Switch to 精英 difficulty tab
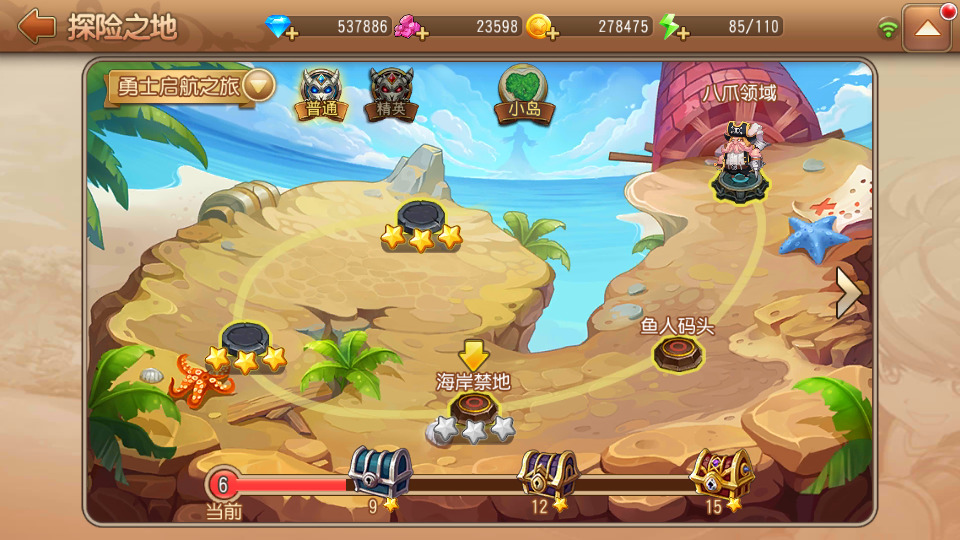Viewport: 960px width, 540px height. pos(390,94)
